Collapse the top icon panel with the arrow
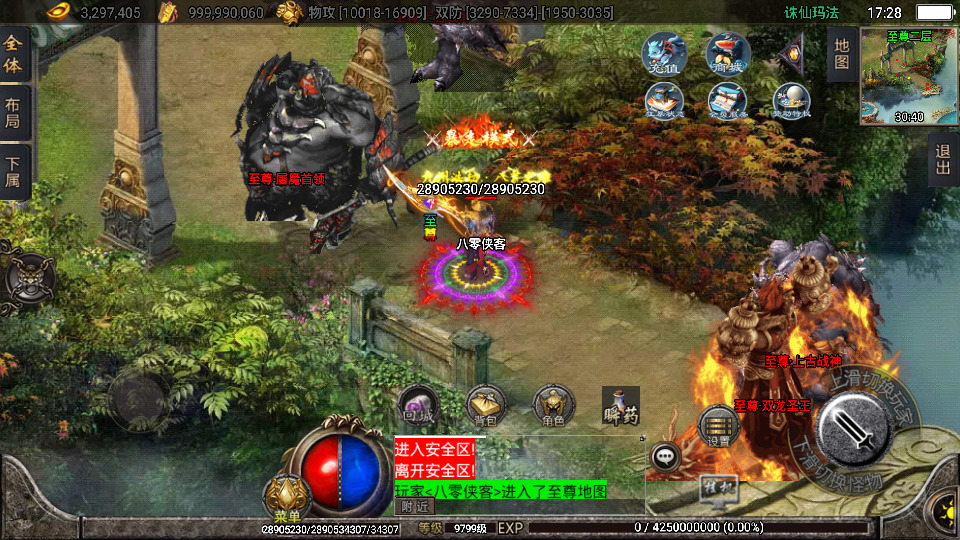Image resolution: width=960 pixels, height=540 pixels. tap(791, 54)
